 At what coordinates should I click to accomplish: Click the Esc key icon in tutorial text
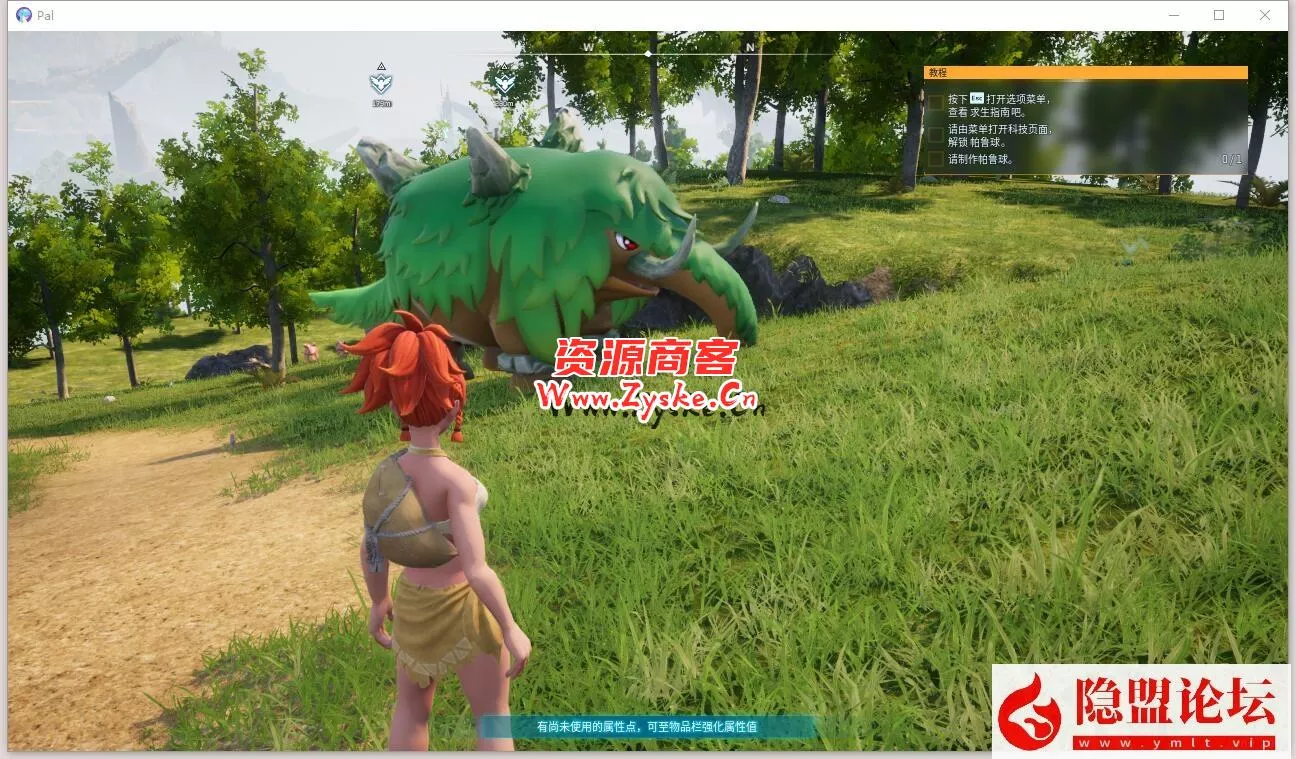pyautogui.click(x=975, y=98)
